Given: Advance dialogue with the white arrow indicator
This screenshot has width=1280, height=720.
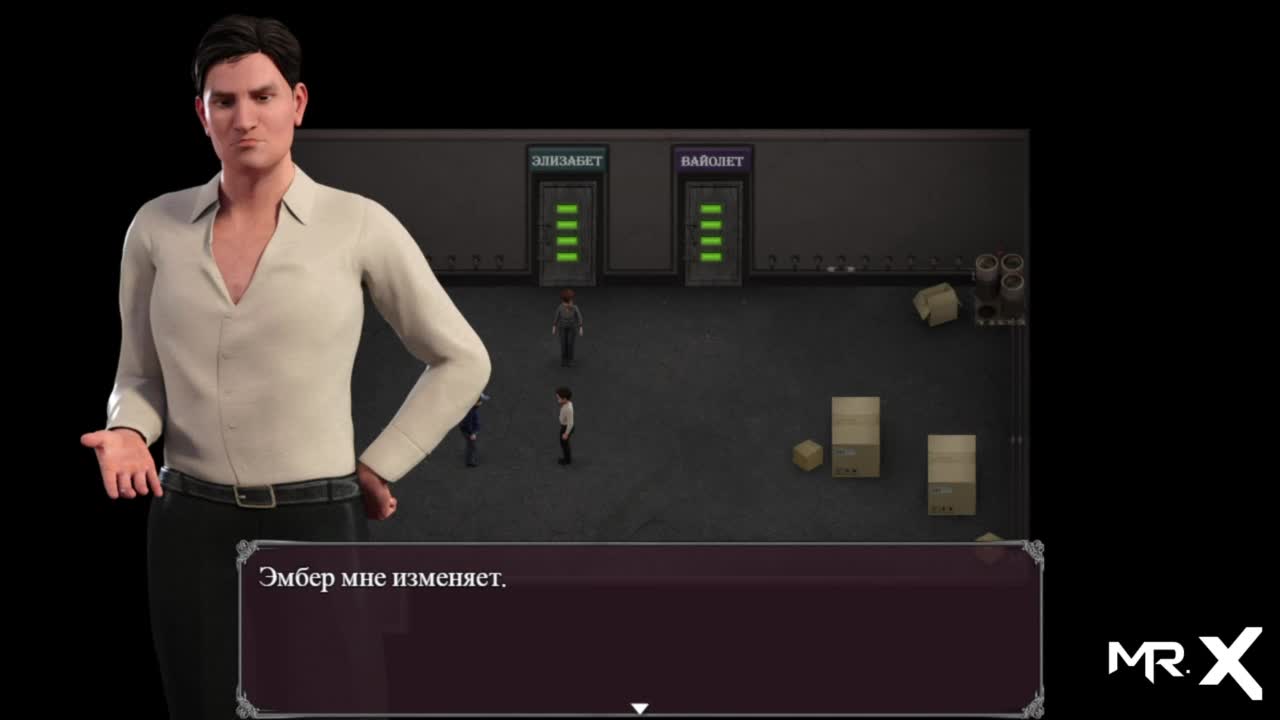Looking at the screenshot, I should [x=639, y=708].
